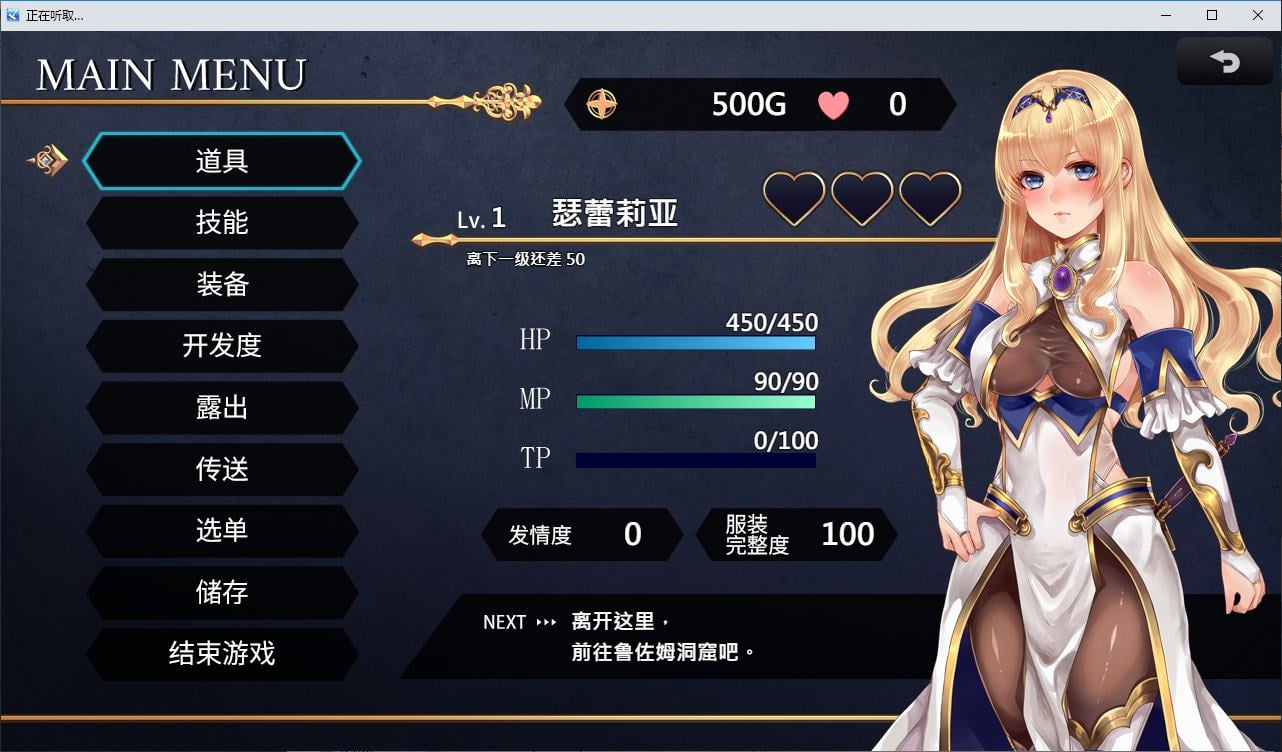Click the application icon in the title bar
1282x752 pixels.
point(12,15)
